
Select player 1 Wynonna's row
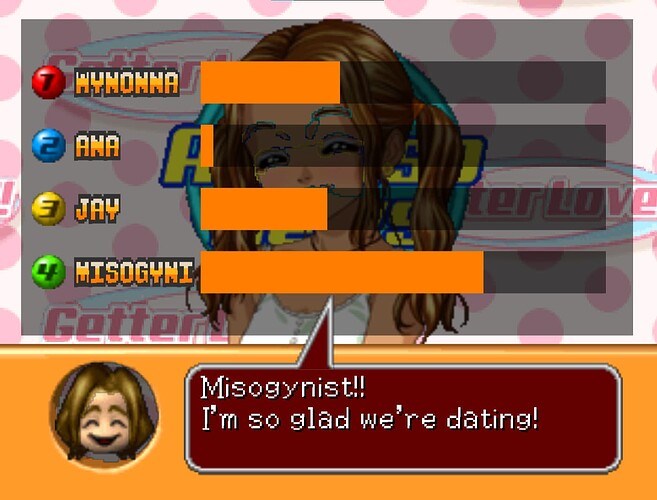(127, 83)
